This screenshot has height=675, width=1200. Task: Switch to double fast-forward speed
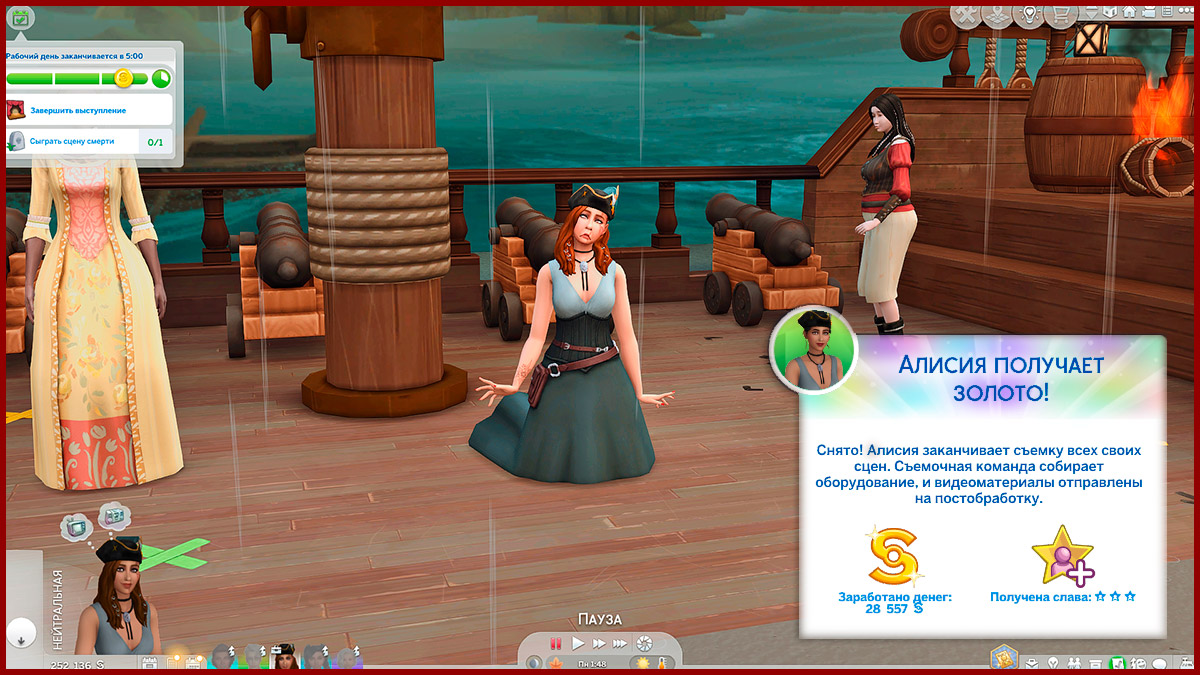598,643
